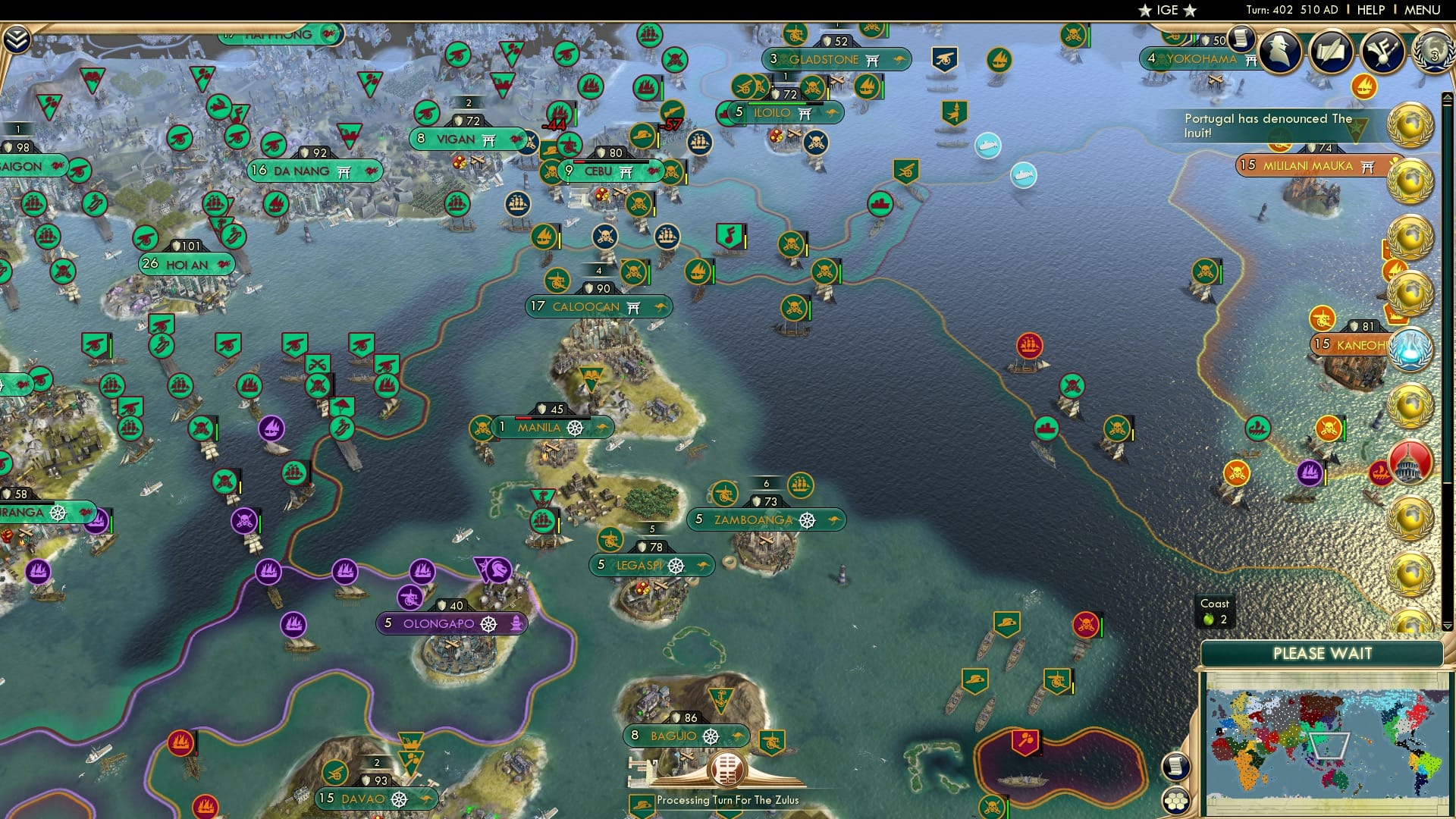
Task: Open strategic view from the minimap controls
Action: pyautogui.click(x=1176, y=767)
